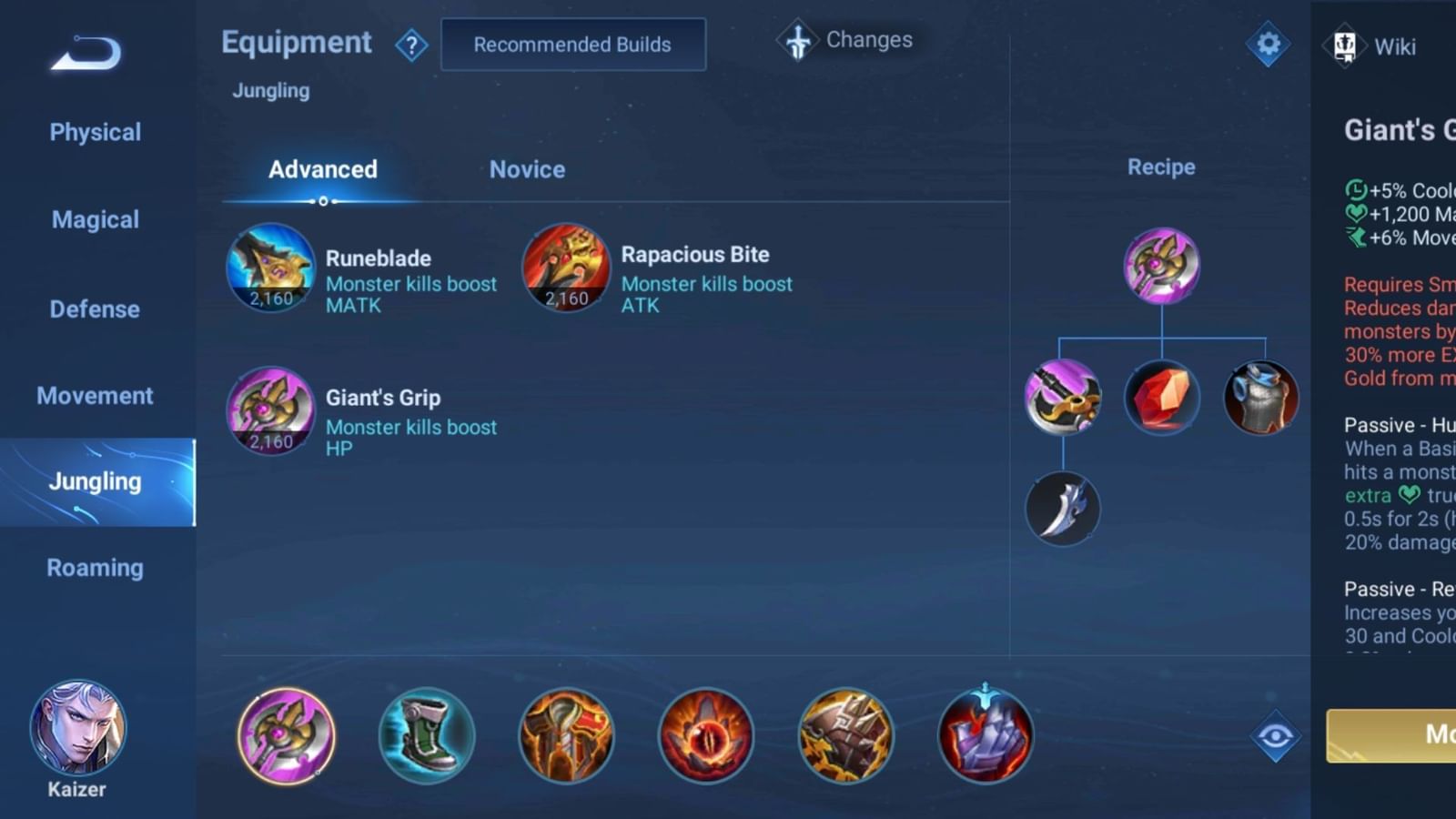Image resolution: width=1456 pixels, height=819 pixels.
Task: Open Recommended Builds
Action: click(x=573, y=44)
